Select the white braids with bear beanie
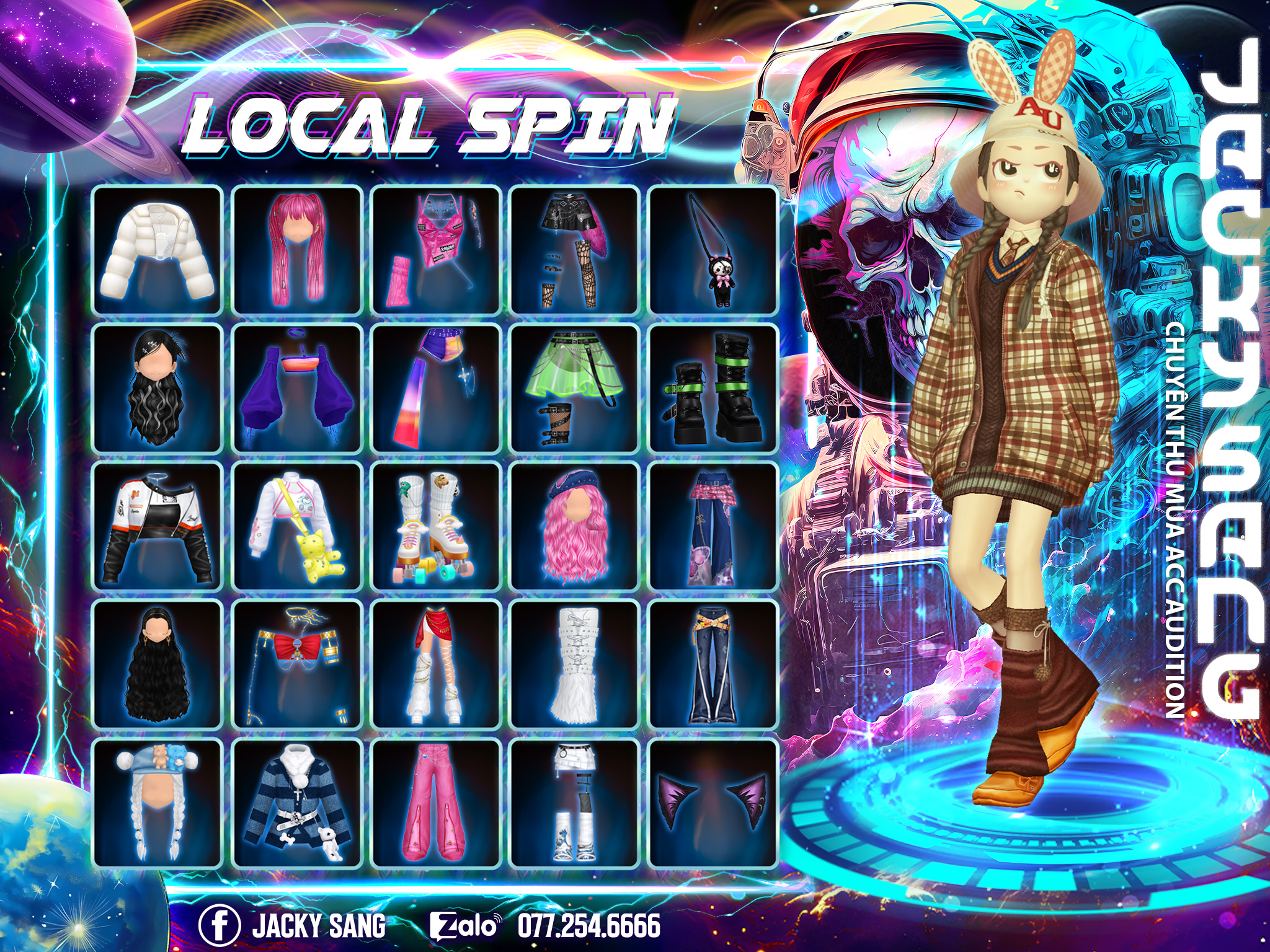Image resolution: width=1270 pixels, height=952 pixels. [x=157, y=803]
